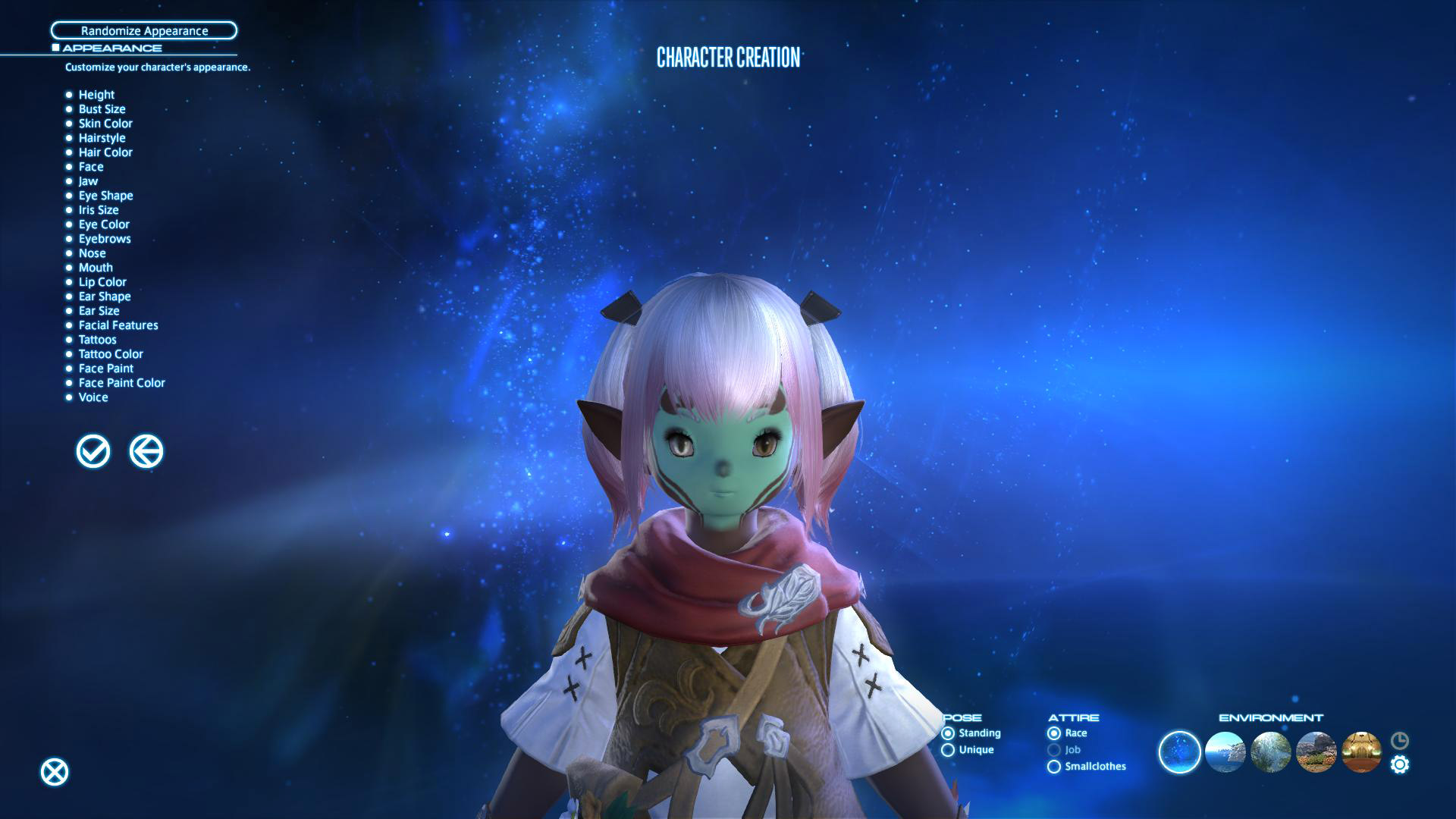The image size is (1456, 819).
Task: Click the Randomize Appearance button
Action: point(144,30)
